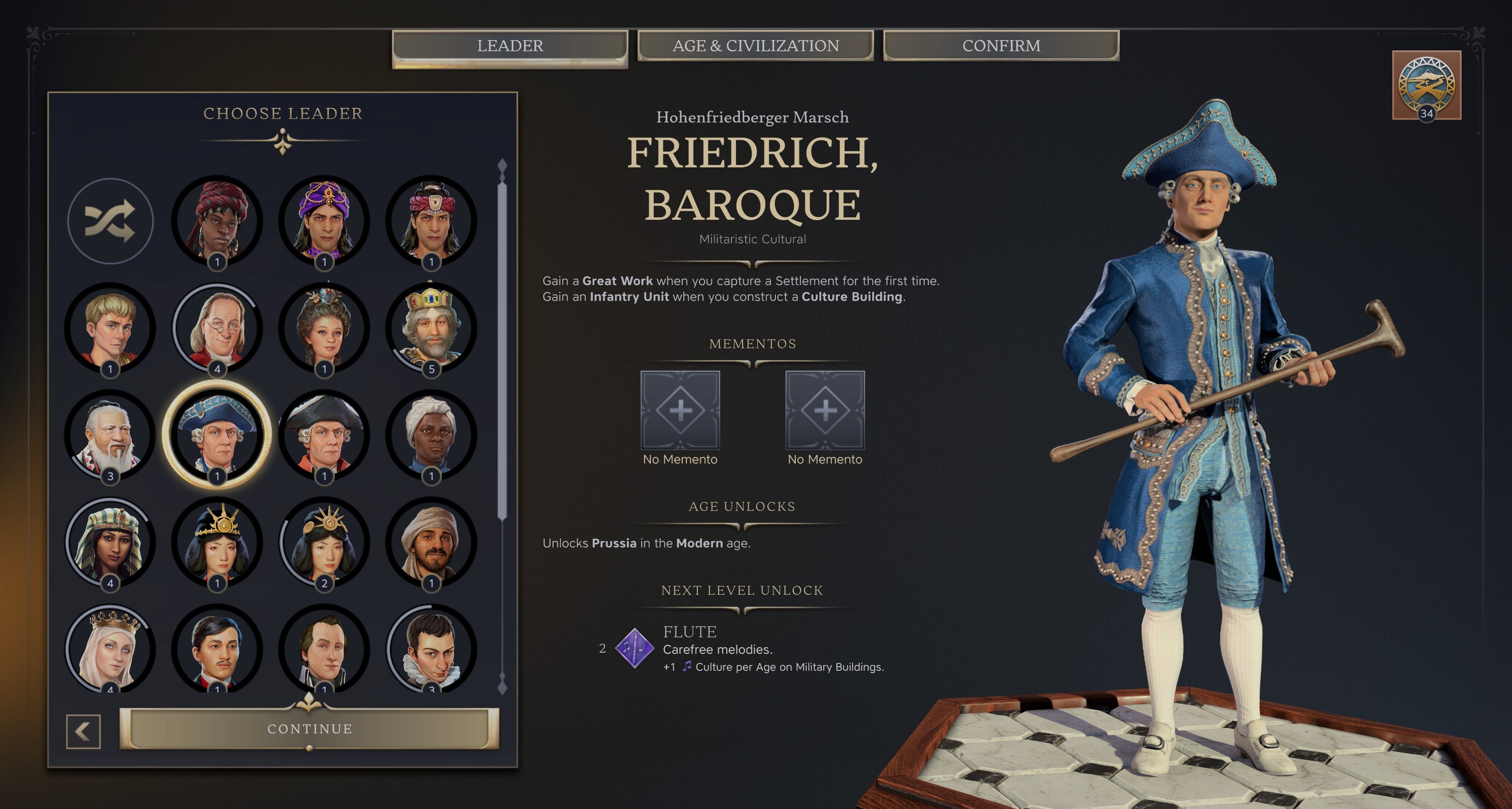Viewport: 1512px width, 809px height.
Task: Select the highlighted Friedrich Baroque portrait
Action: 217,435
